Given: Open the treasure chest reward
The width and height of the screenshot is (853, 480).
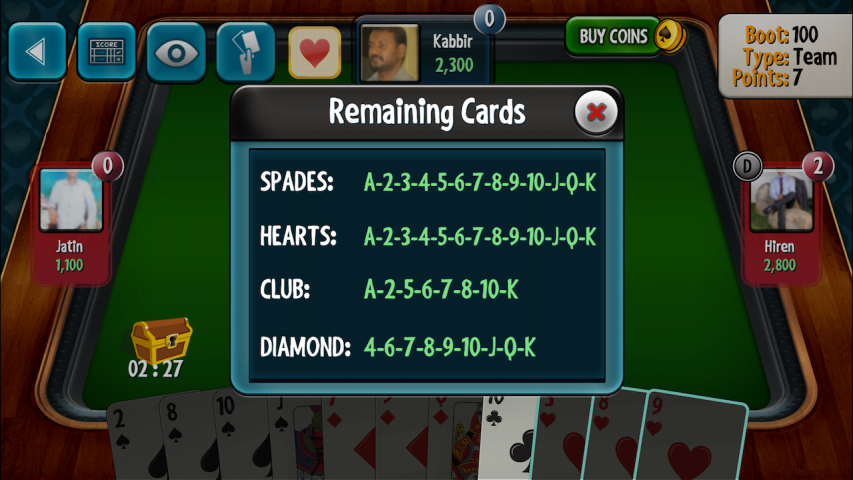Looking at the screenshot, I should tap(161, 341).
